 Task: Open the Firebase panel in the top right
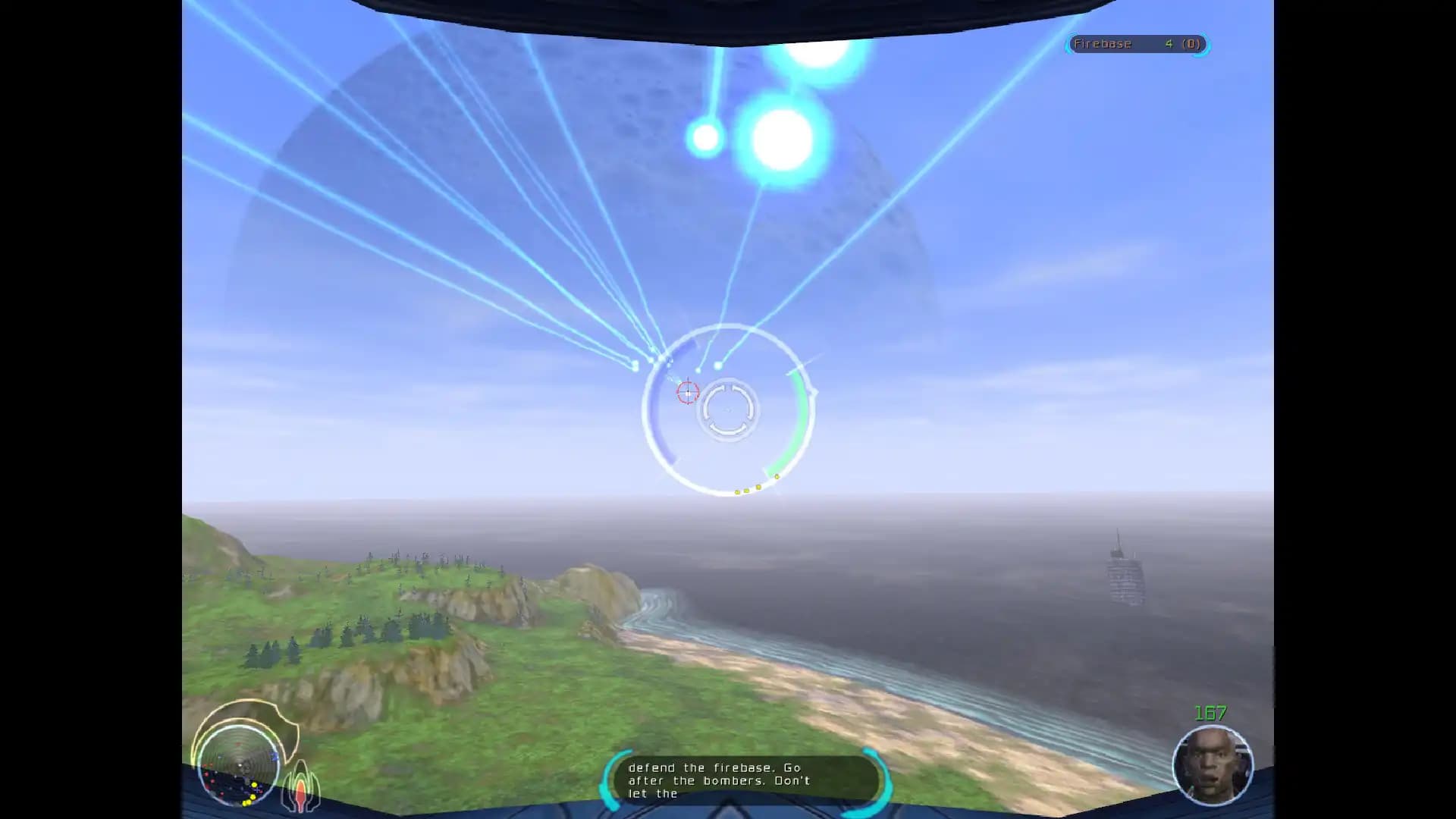1136,45
